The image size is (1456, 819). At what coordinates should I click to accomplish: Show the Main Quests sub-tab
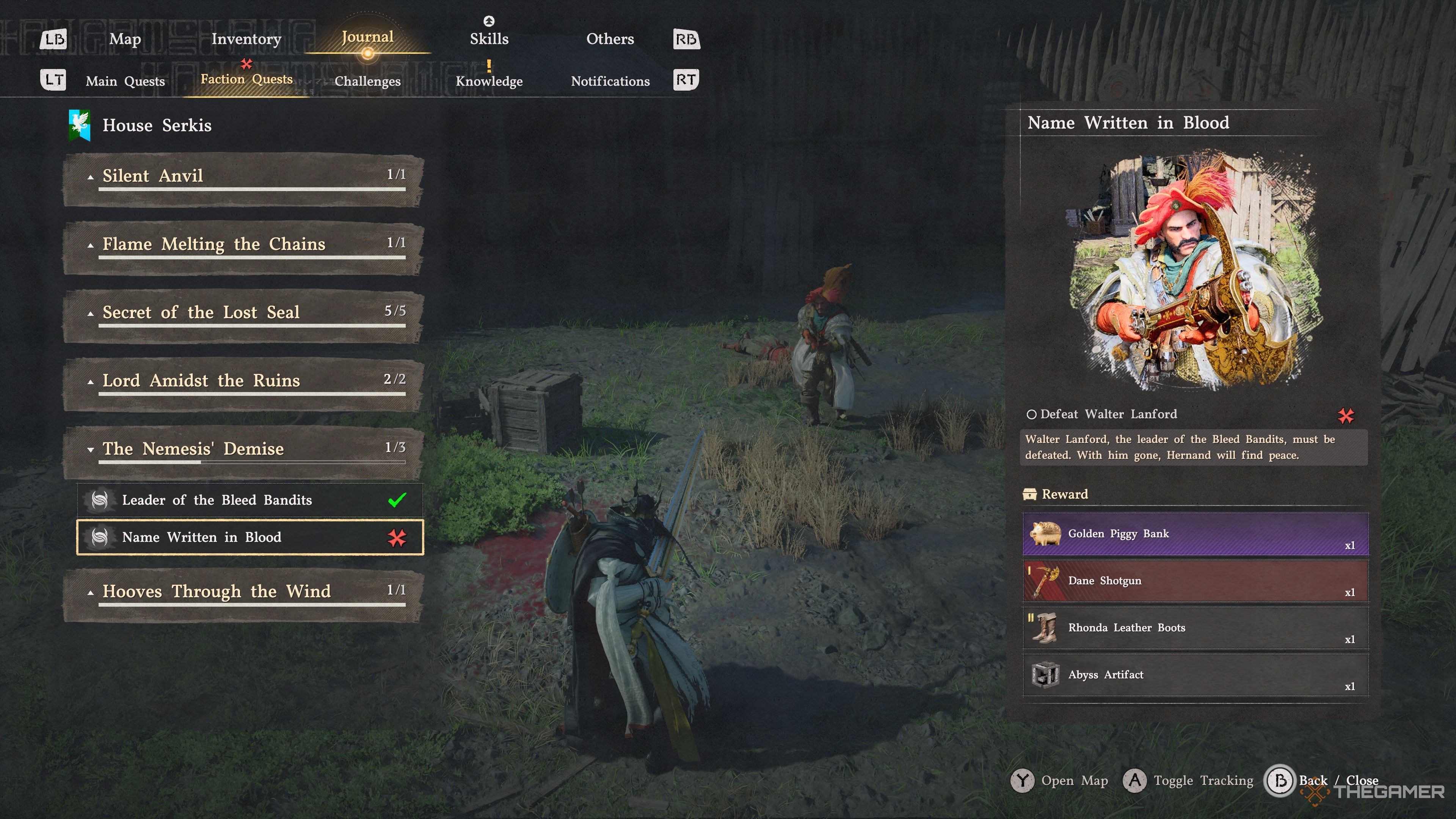[125, 82]
